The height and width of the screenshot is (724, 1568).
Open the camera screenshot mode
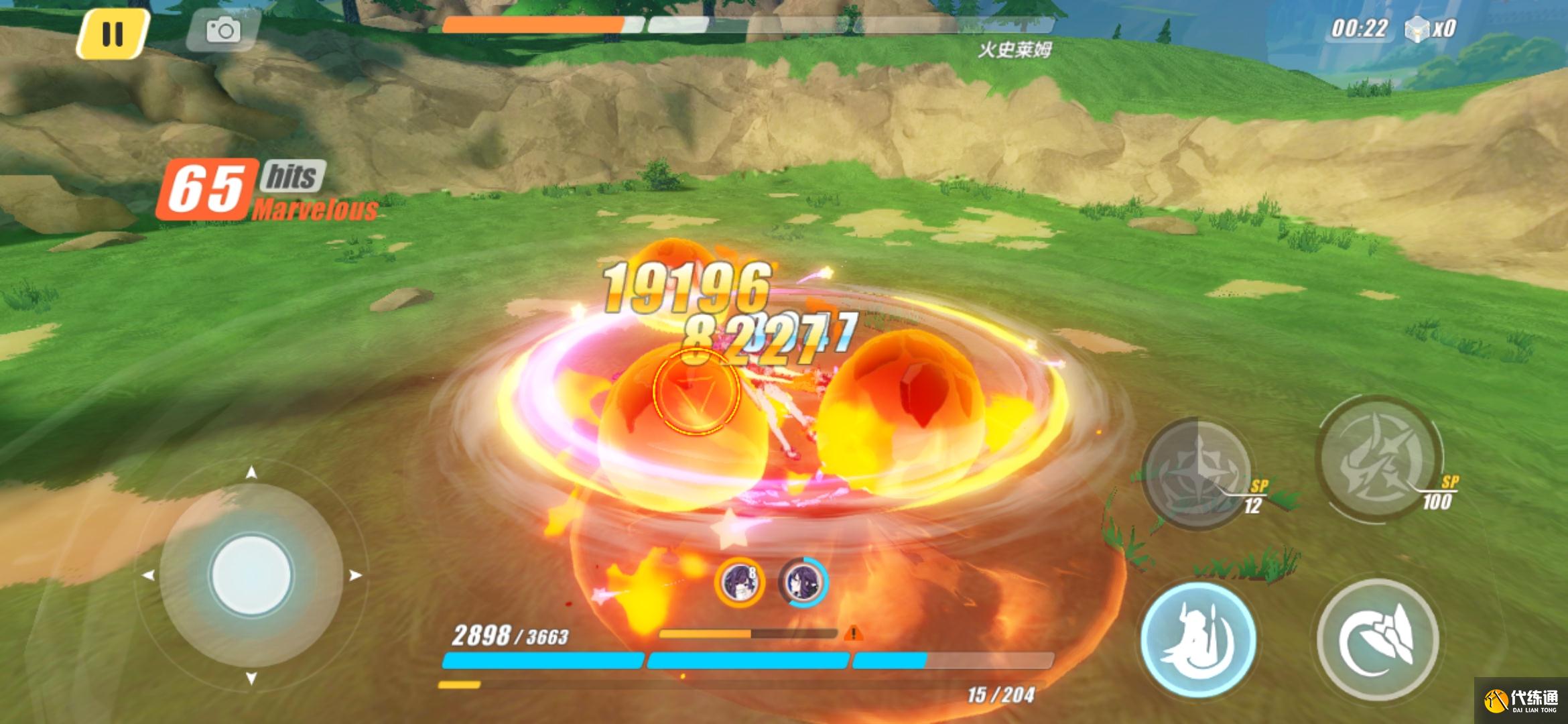pos(222,31)
